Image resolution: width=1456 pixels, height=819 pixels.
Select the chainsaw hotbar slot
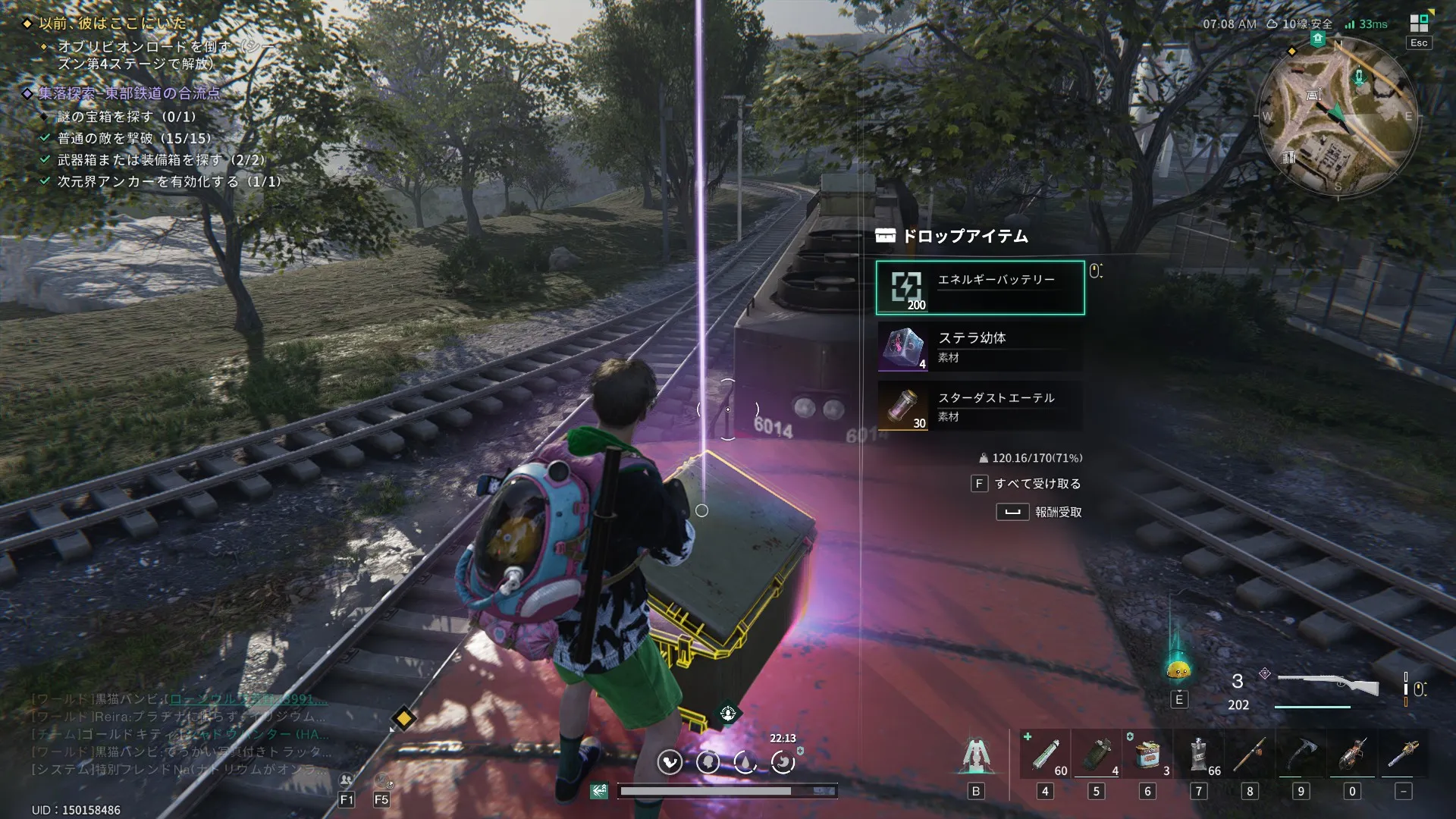pos(1404,755)
